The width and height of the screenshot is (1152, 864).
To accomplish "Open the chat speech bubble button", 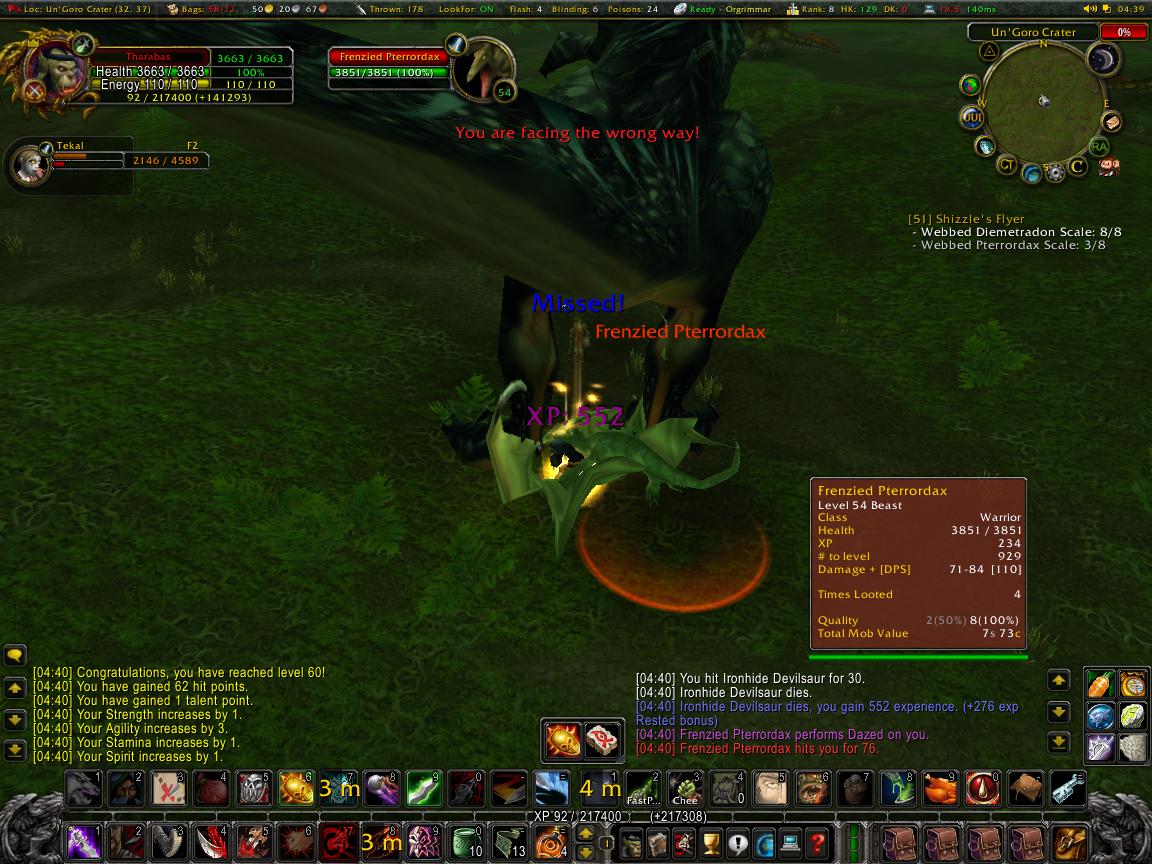I will tap(15, 656).
